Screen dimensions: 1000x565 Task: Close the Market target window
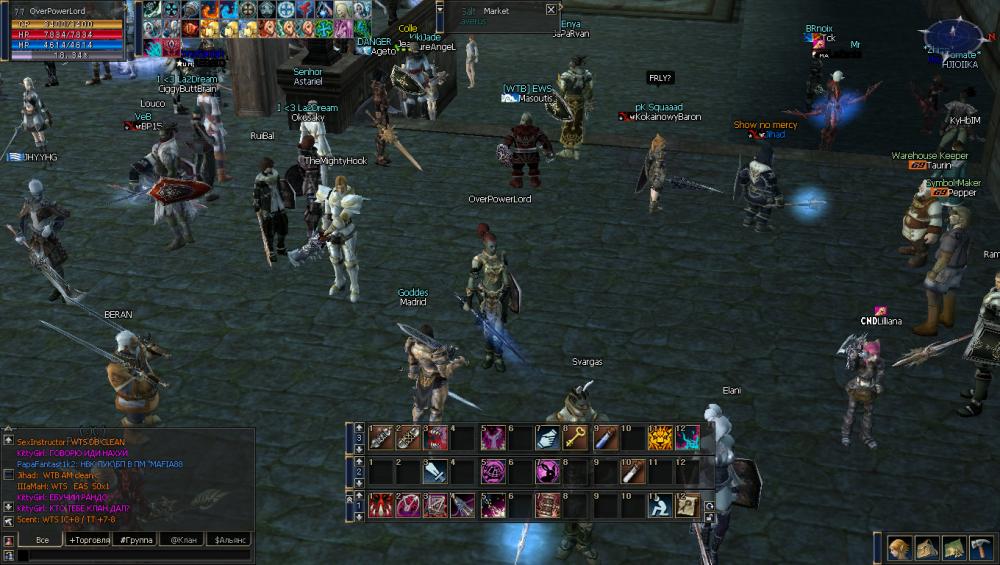click(551, 10)
